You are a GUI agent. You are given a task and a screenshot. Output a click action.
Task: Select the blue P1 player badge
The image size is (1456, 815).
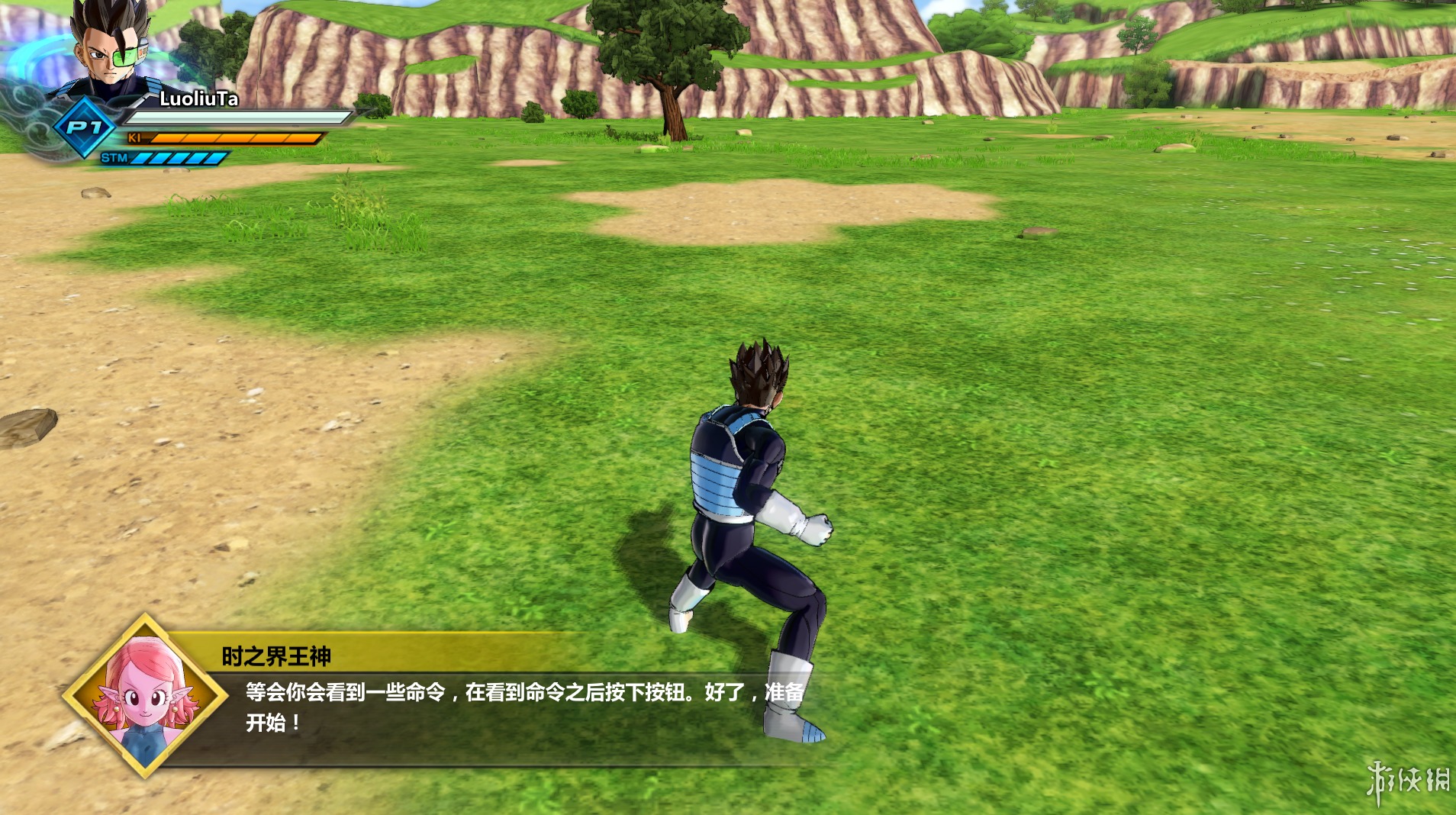84,127
